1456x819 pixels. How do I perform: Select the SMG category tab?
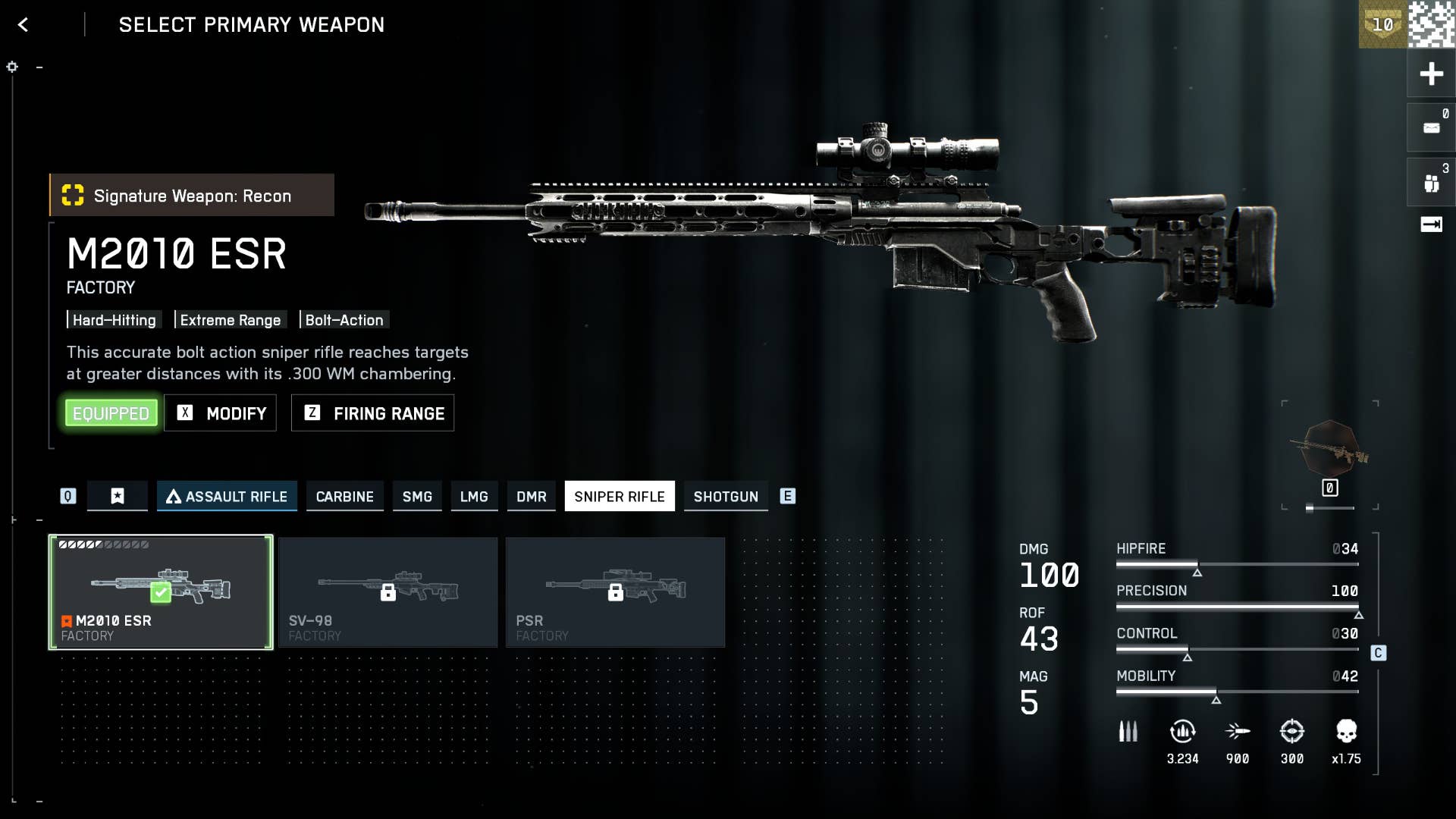417,497
